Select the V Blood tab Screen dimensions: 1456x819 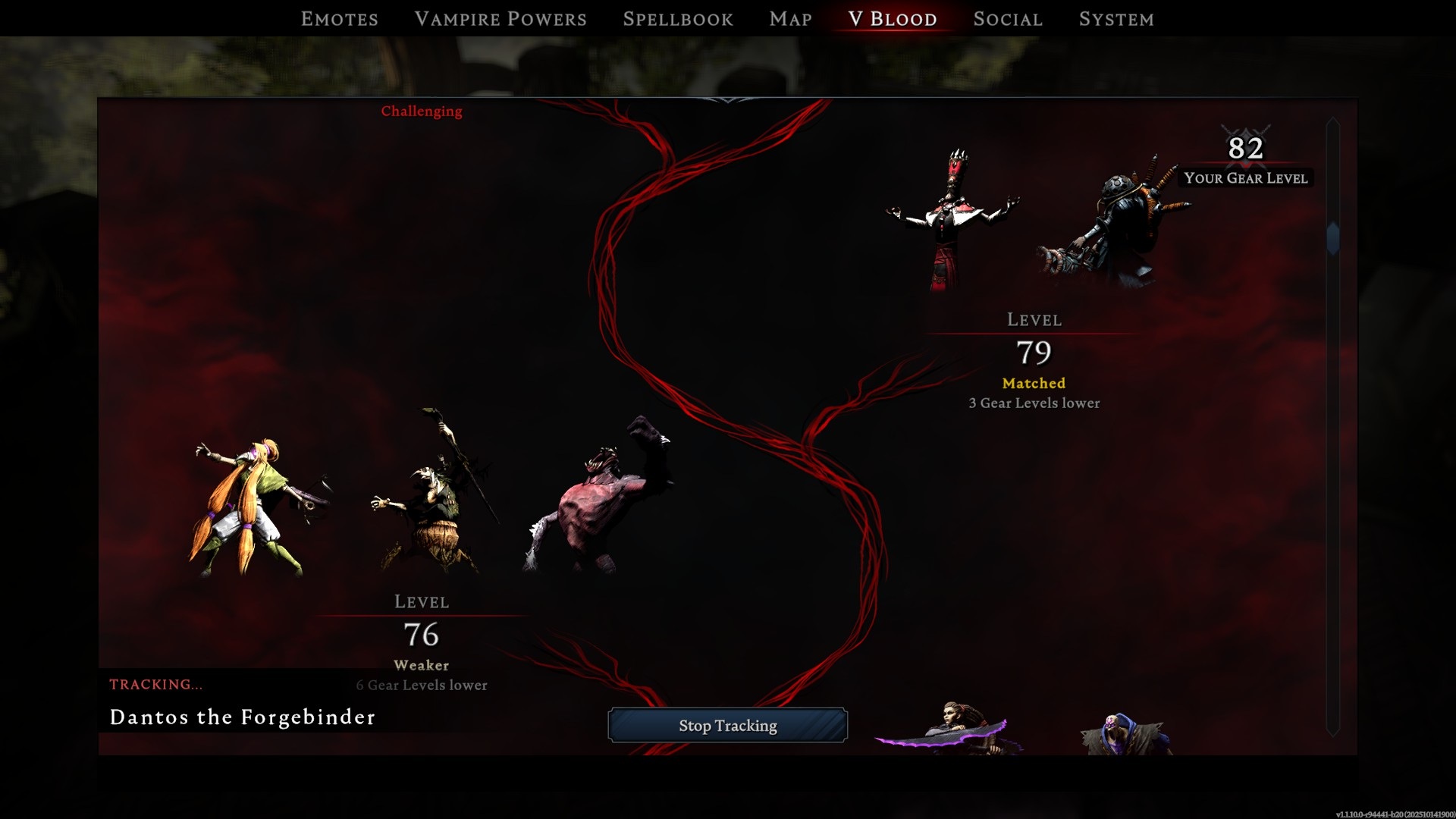(891, 19)
